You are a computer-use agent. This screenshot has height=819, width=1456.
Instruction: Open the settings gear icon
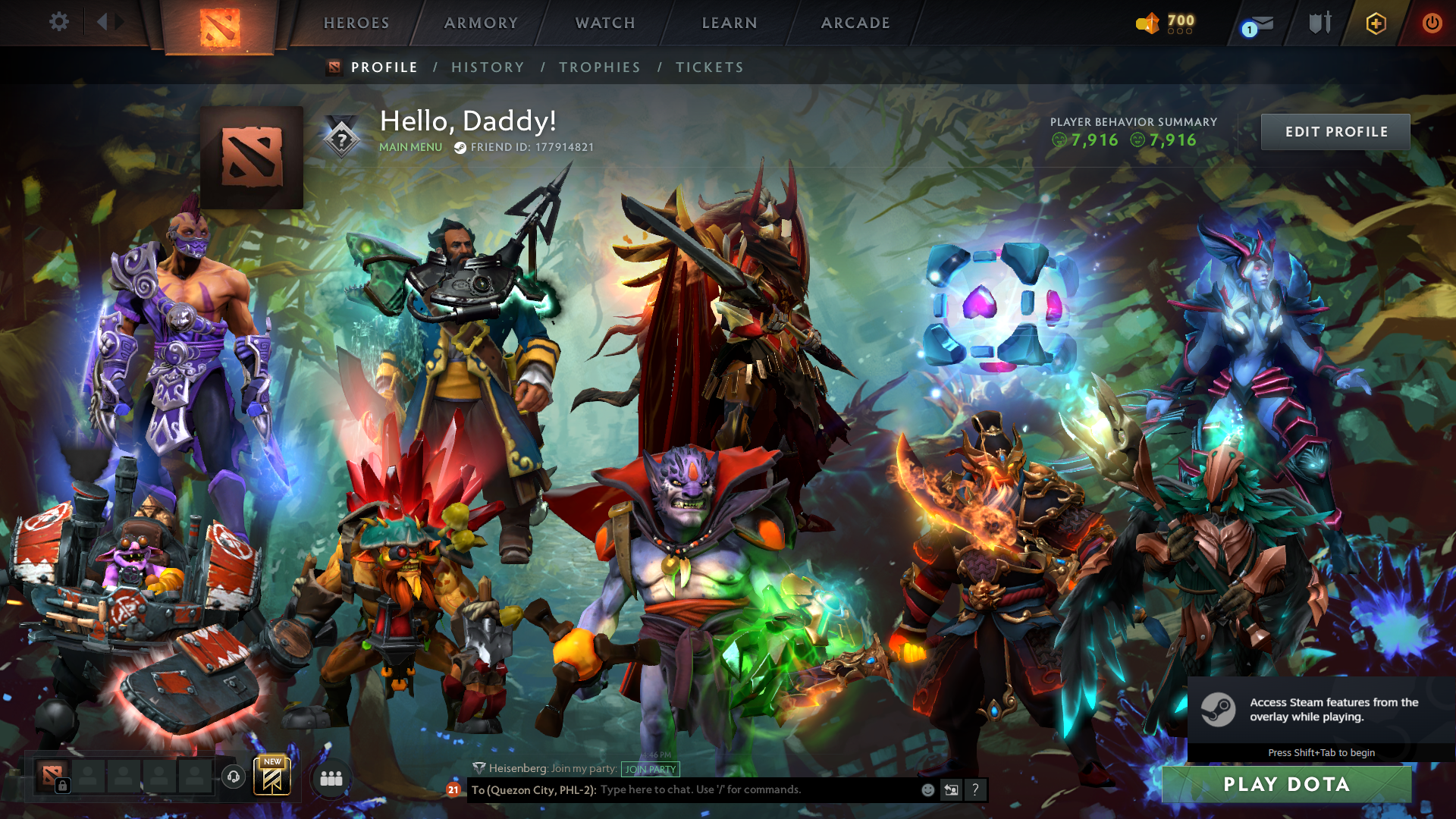59,22
